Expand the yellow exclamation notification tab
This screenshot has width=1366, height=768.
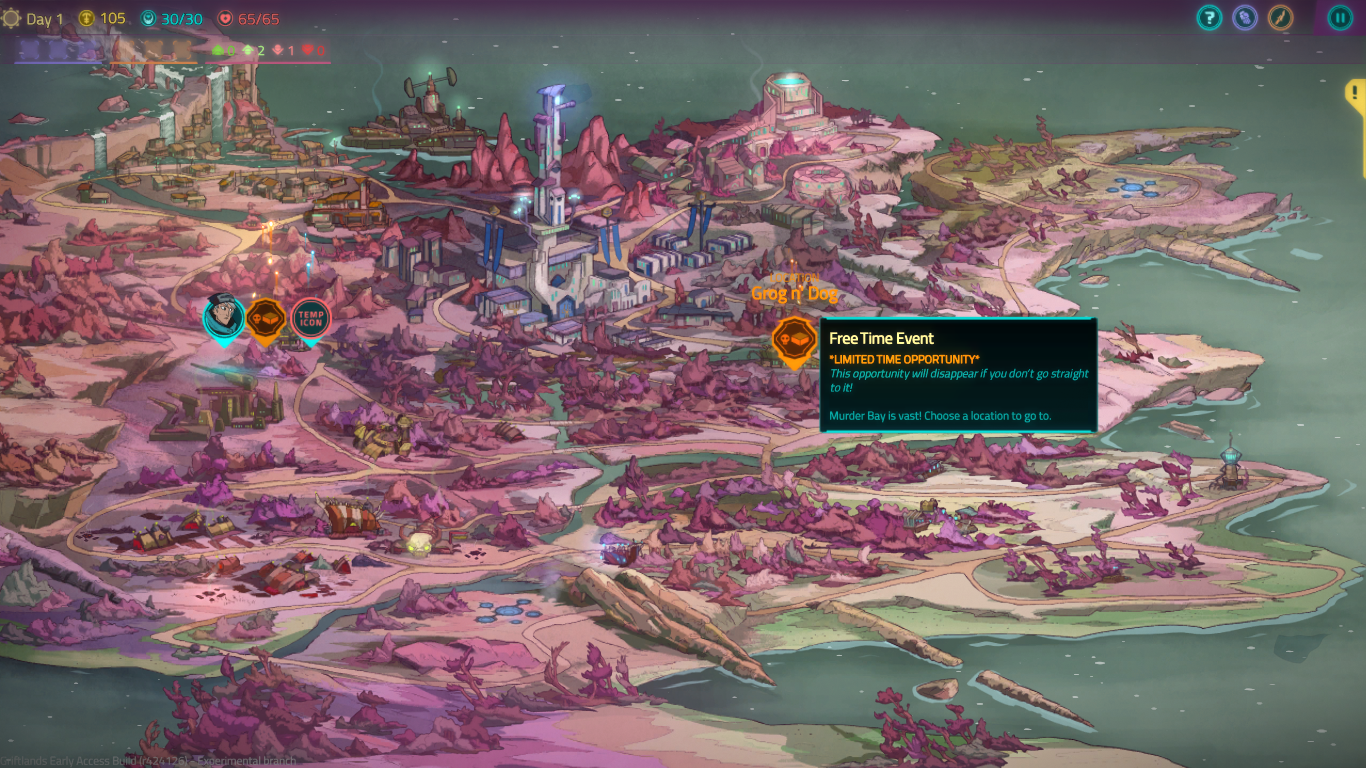[1356, 95]
